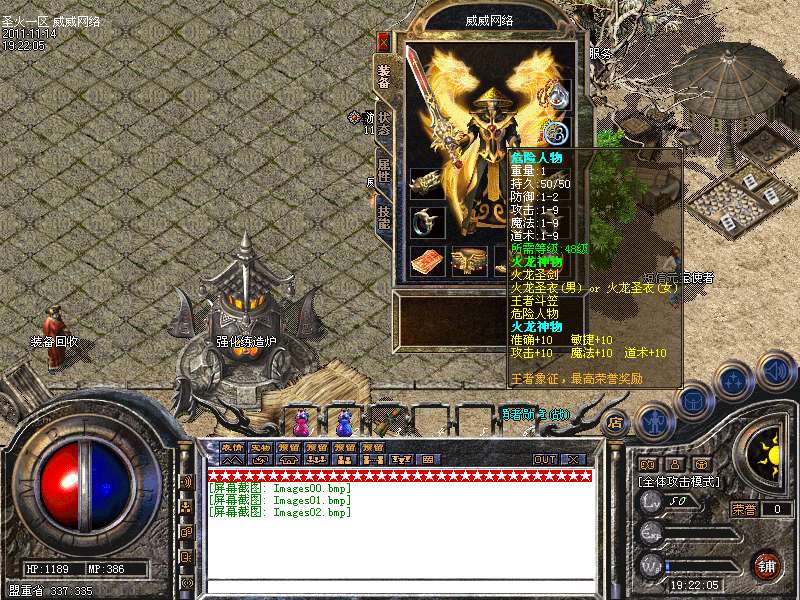The width and height of the screenshot is (800, 600).
Task: Open the 表情 emotes chat button
Action: point(232,447)
